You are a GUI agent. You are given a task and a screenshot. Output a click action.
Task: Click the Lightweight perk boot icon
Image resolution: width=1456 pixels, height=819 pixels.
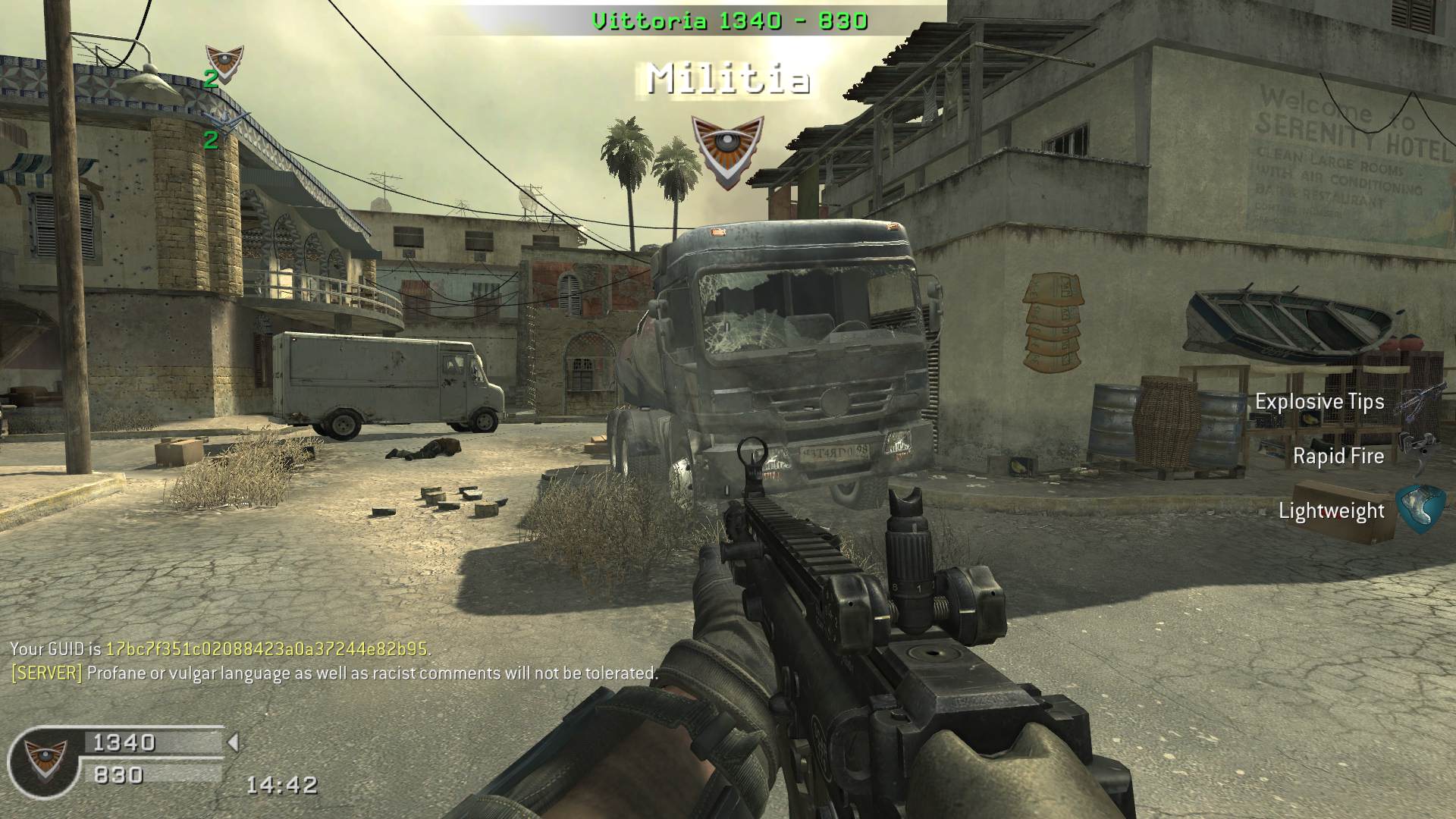click(1420, 509)
